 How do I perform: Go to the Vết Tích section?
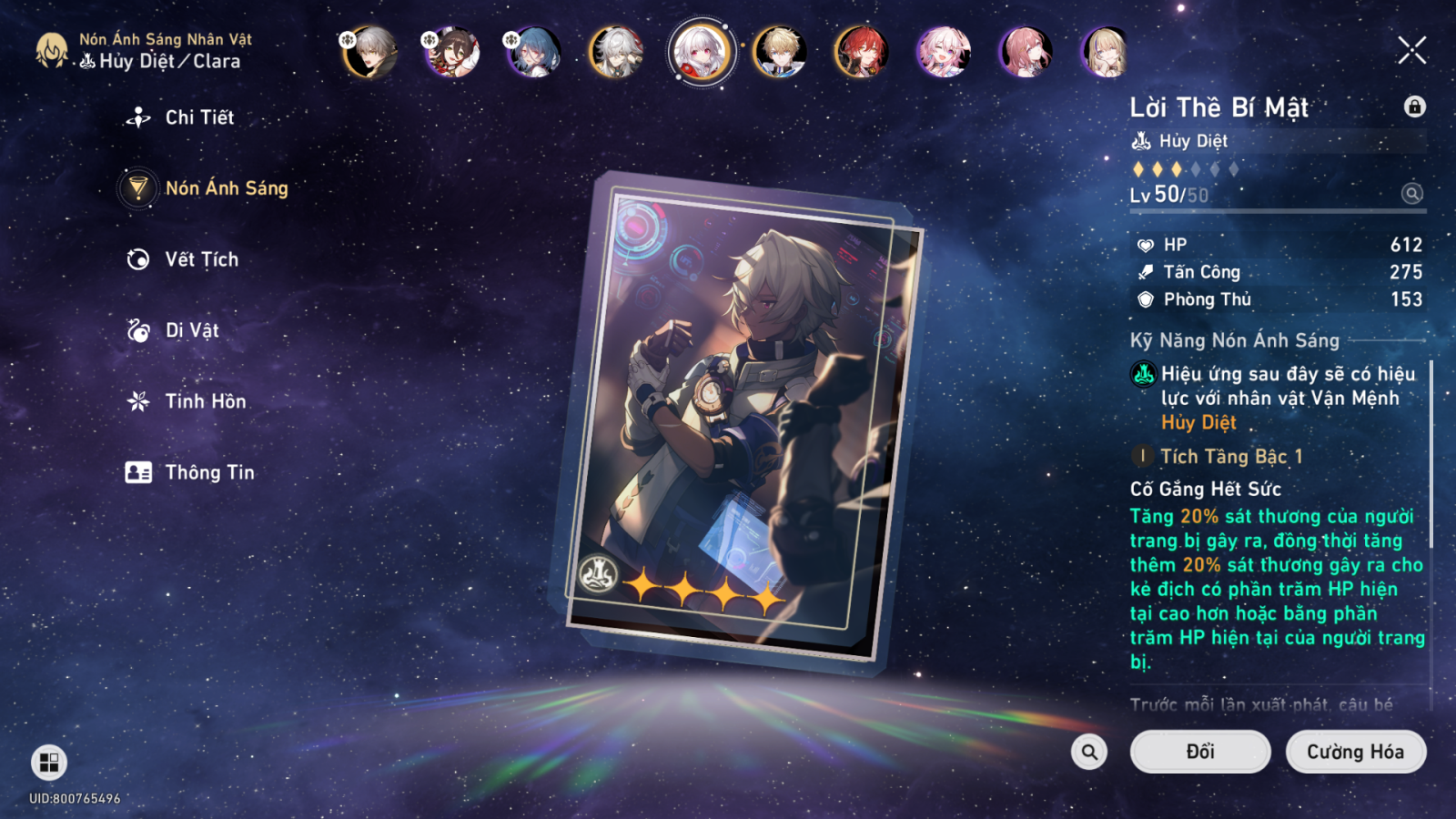tap(201, 259)
